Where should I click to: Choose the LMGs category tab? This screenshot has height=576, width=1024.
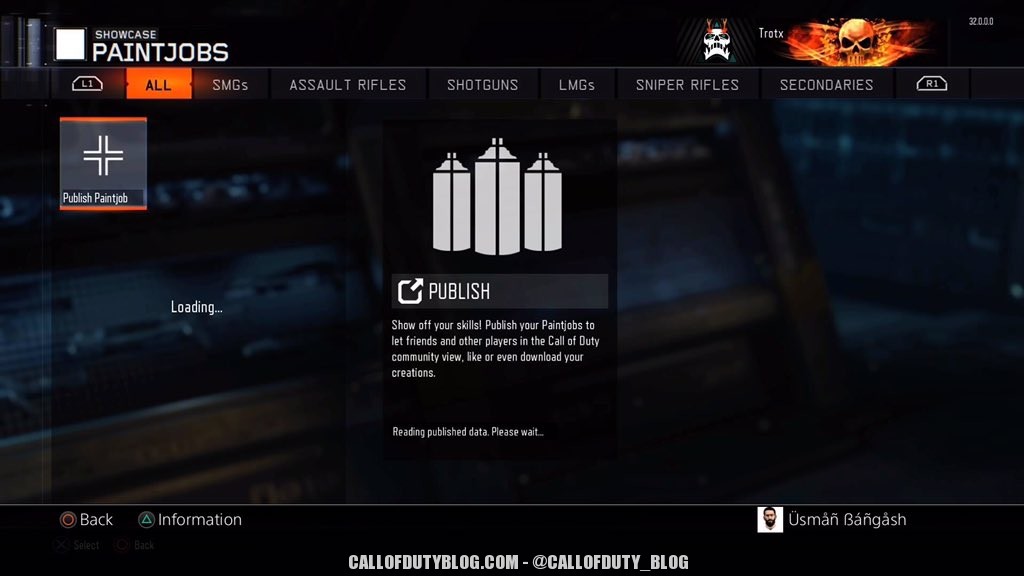tap(577, 85)
